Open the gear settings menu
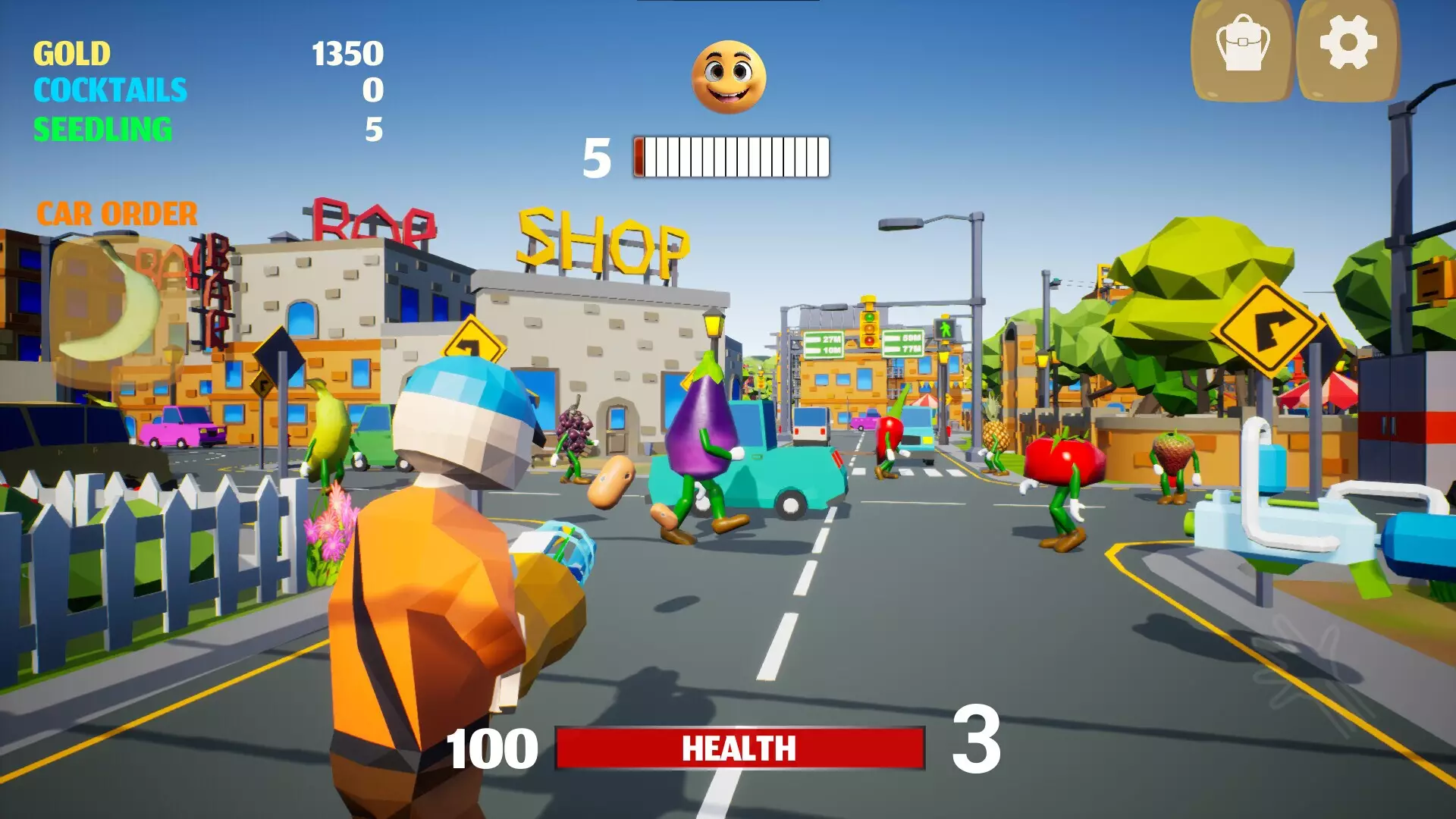This screenshot has height=819, width=1456. 1348,47
